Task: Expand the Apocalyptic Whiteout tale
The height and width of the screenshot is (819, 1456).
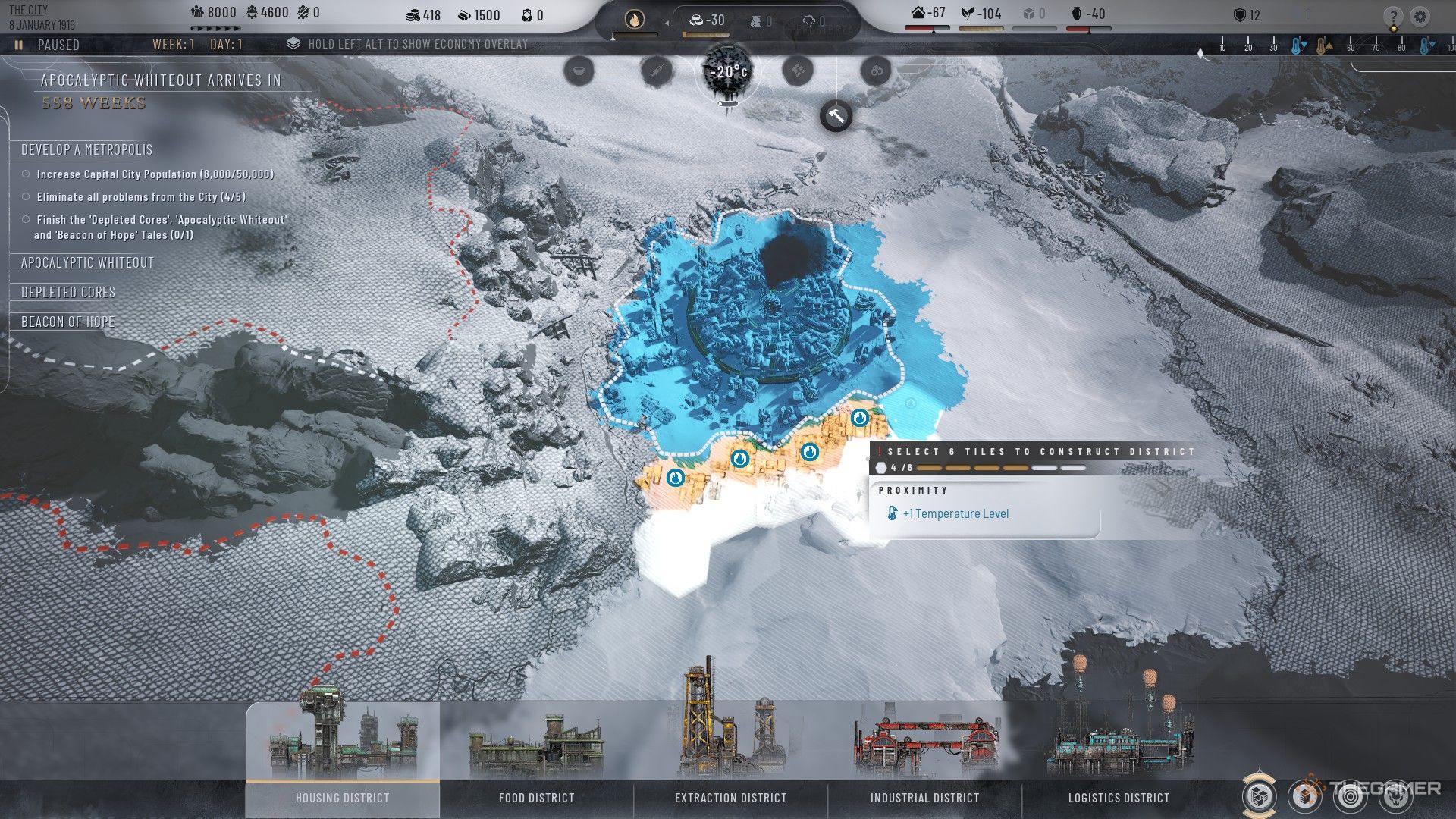Action: 87,263
